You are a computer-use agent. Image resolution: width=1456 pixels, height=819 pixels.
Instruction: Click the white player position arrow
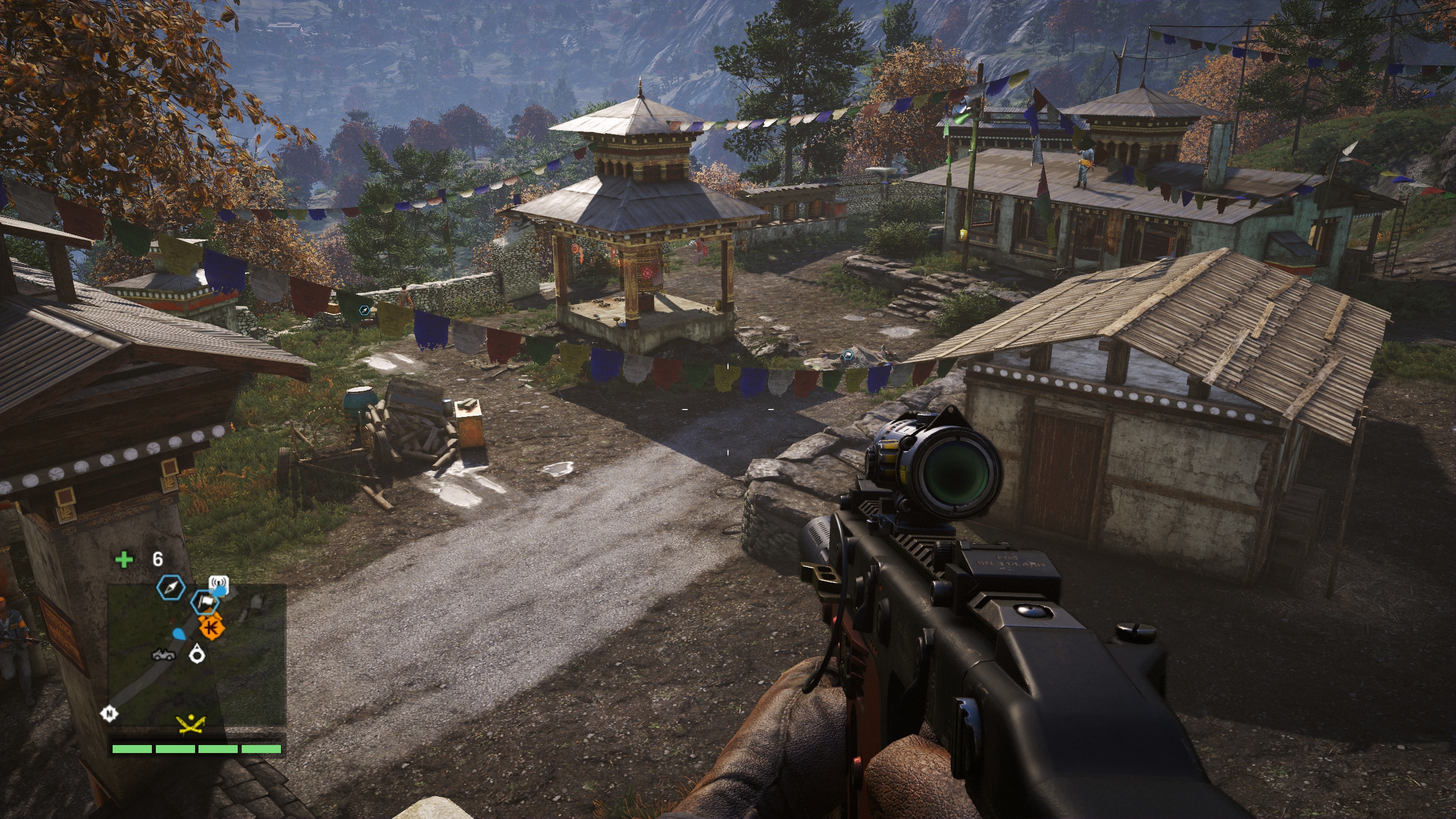197,653
